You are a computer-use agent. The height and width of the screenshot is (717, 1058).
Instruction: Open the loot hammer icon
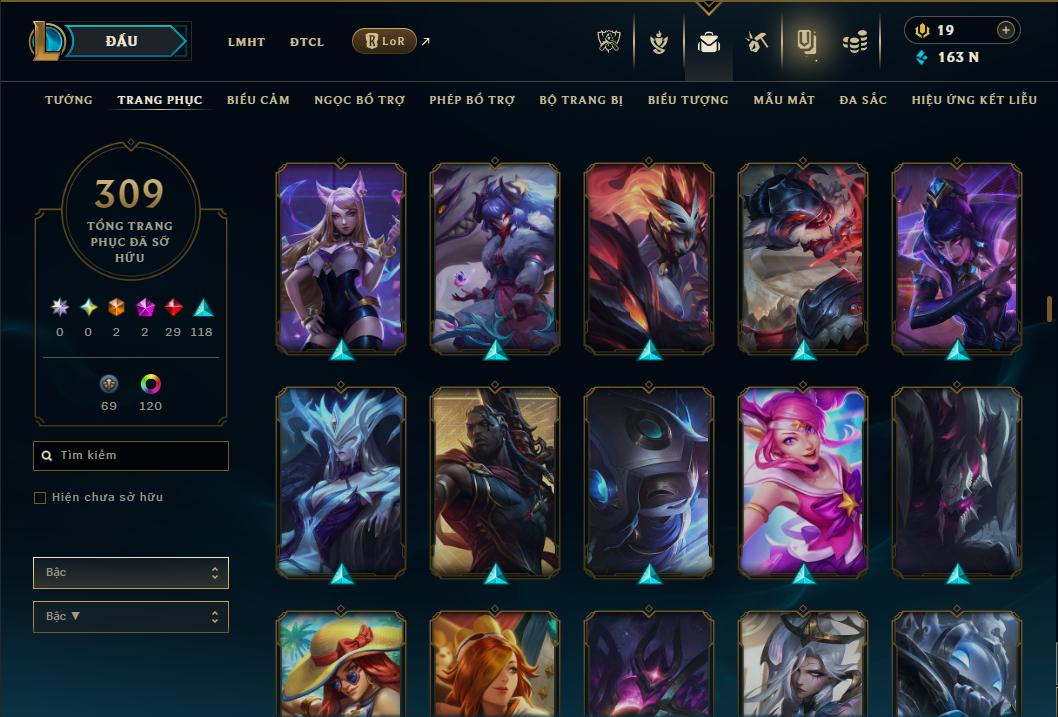tap(756, 42)
